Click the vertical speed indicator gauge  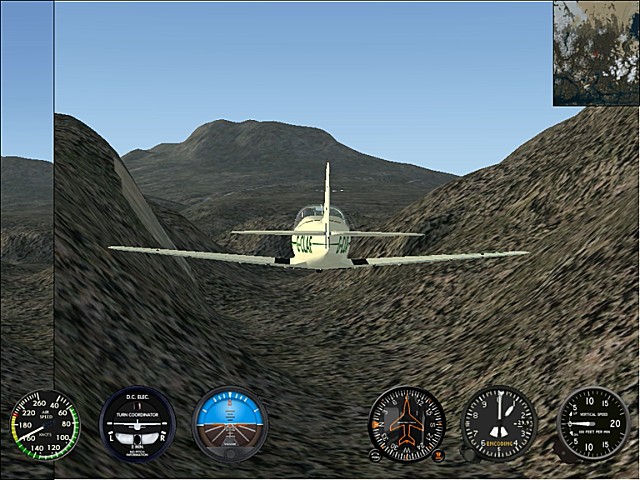pyautogui.click(x=592, y=423)
